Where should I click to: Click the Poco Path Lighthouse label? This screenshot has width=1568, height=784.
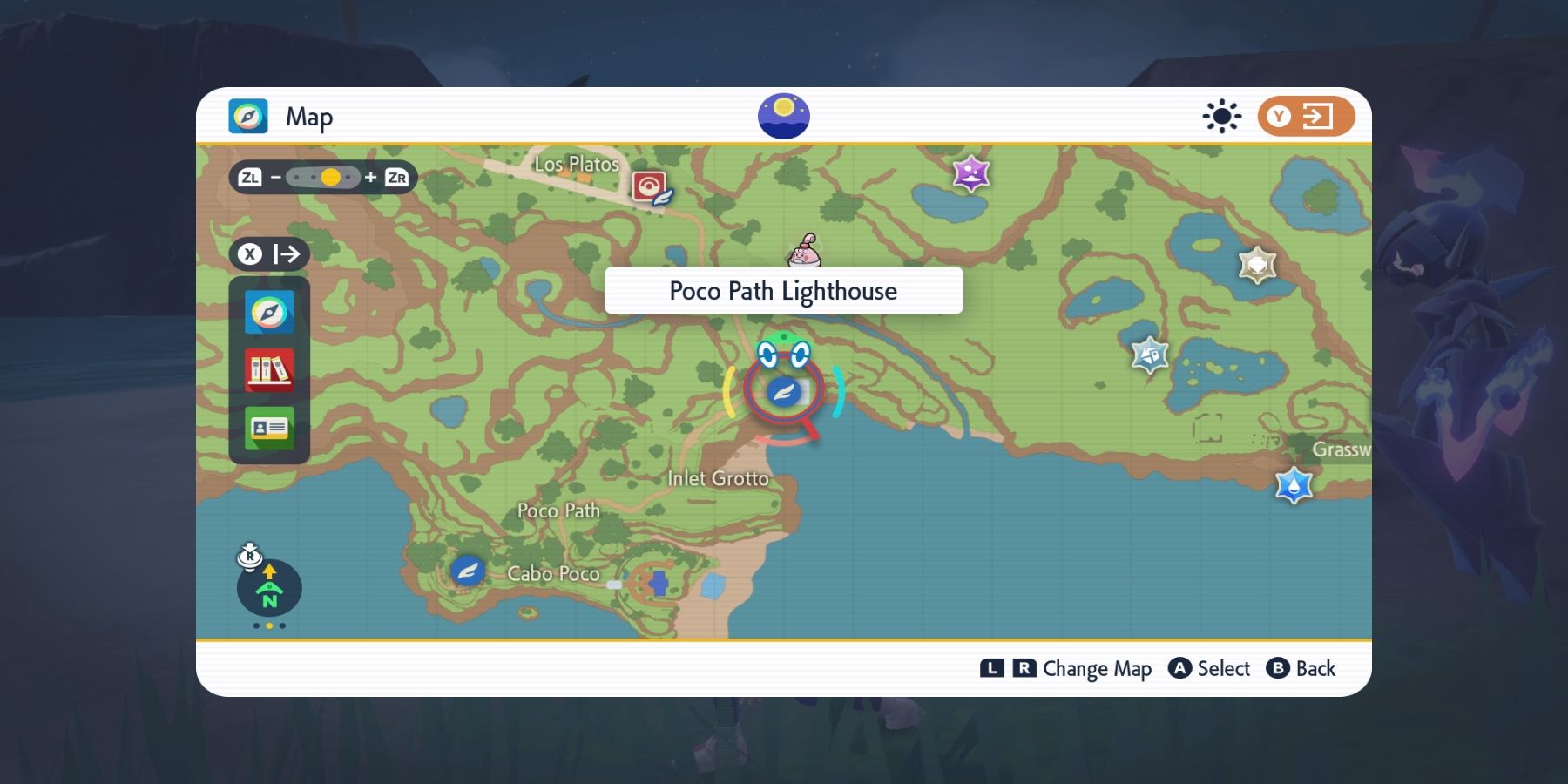tap(782, 291)
